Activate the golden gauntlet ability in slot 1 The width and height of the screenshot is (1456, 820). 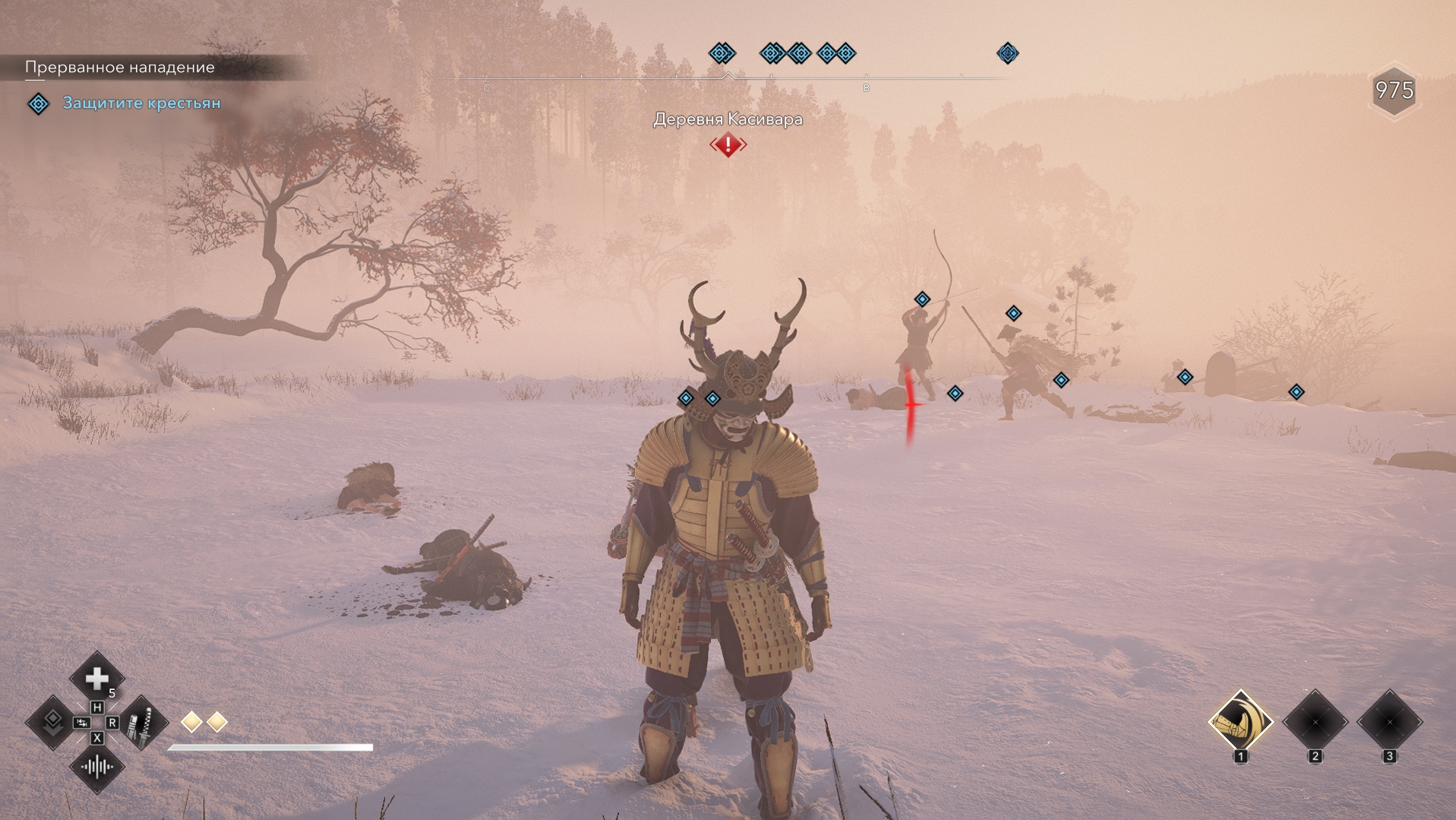(x=1240, y=722)
